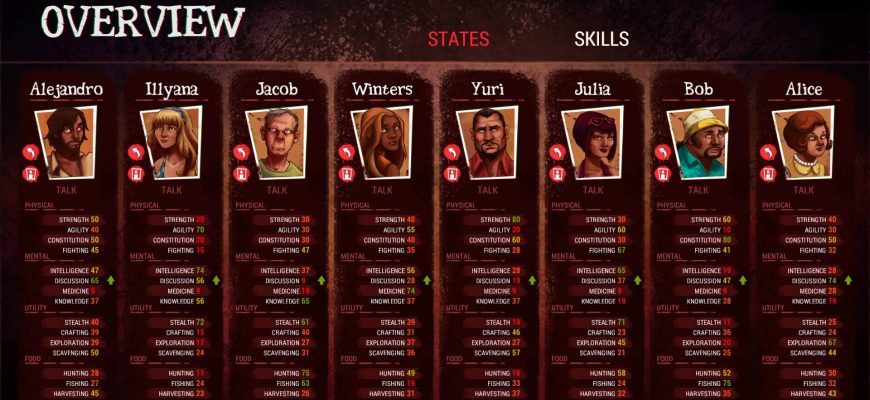The width and height of the screenshot is (870, 400).
Task: Select Winters' portrait
Action: point(382,142)
